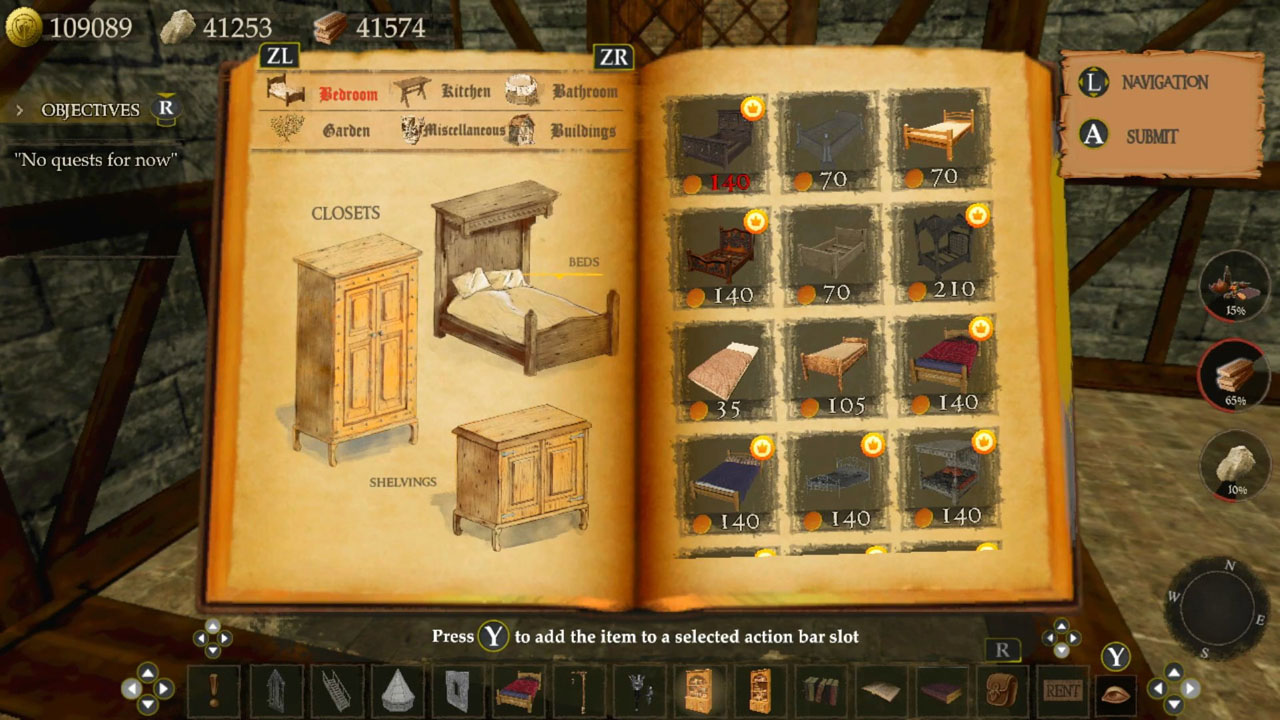
Task: Click the leather pouch icon in the action bar
Action: [1002, 690]
